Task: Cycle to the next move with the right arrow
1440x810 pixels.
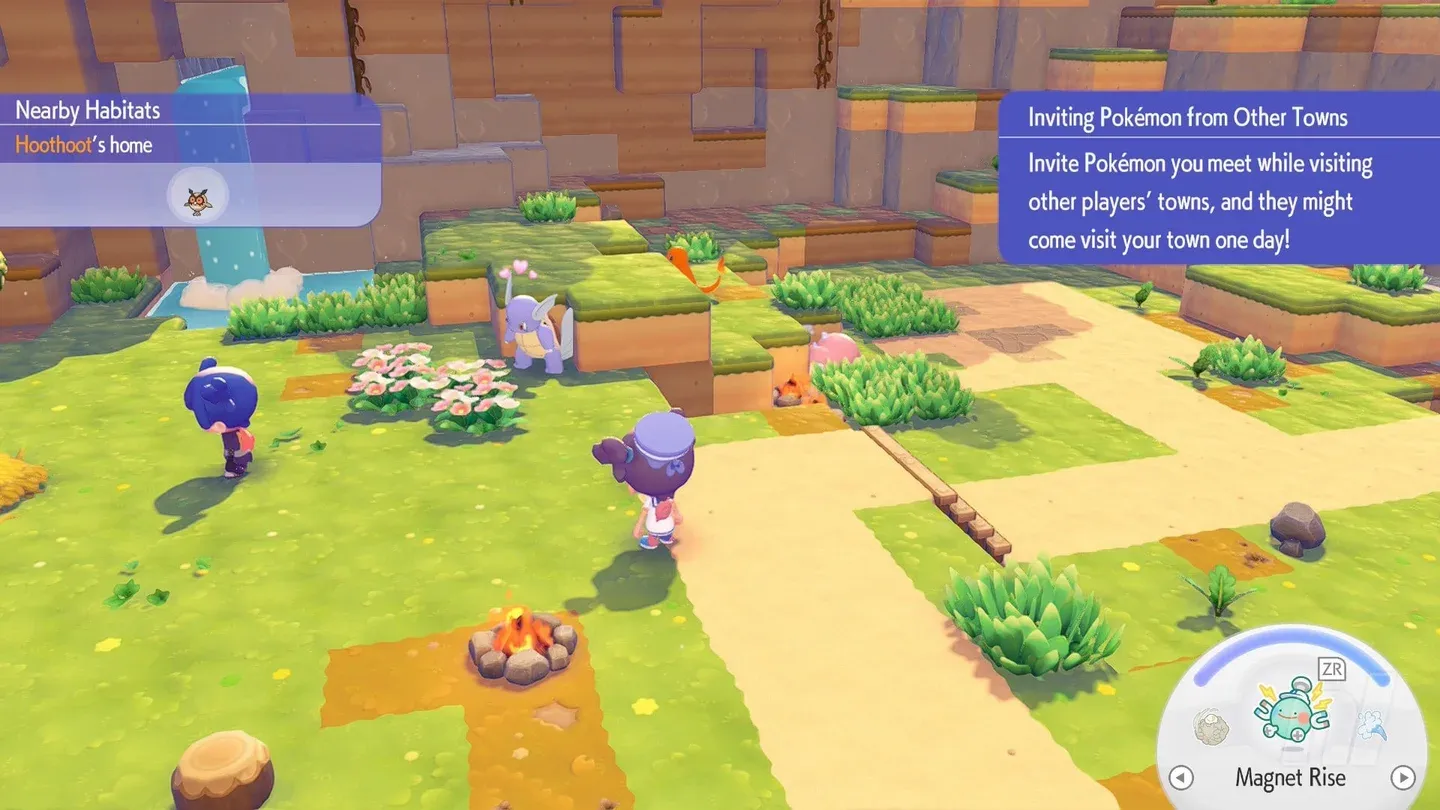Action: pos(1401,777)
